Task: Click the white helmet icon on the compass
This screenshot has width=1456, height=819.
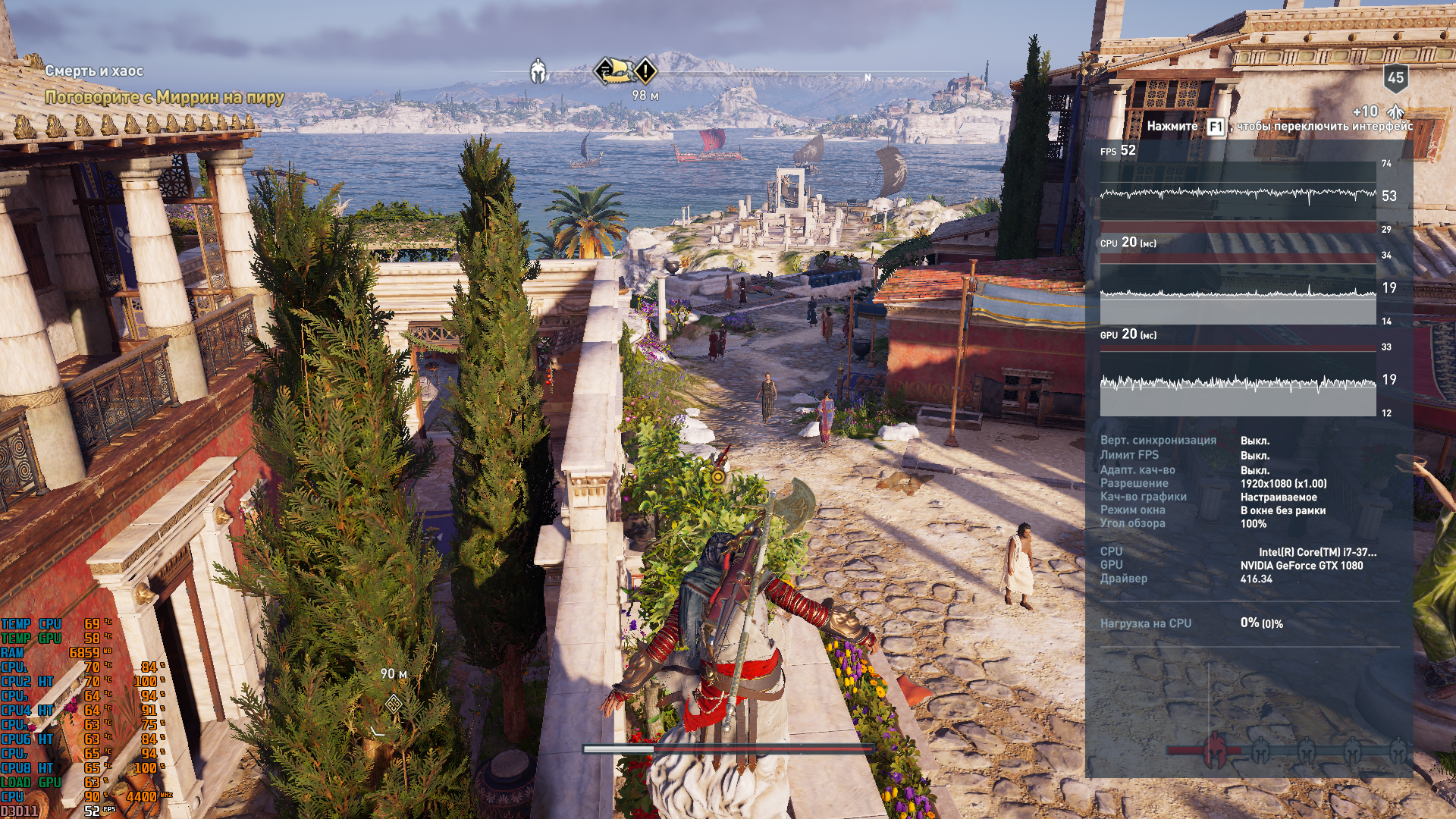Action: 538,71
